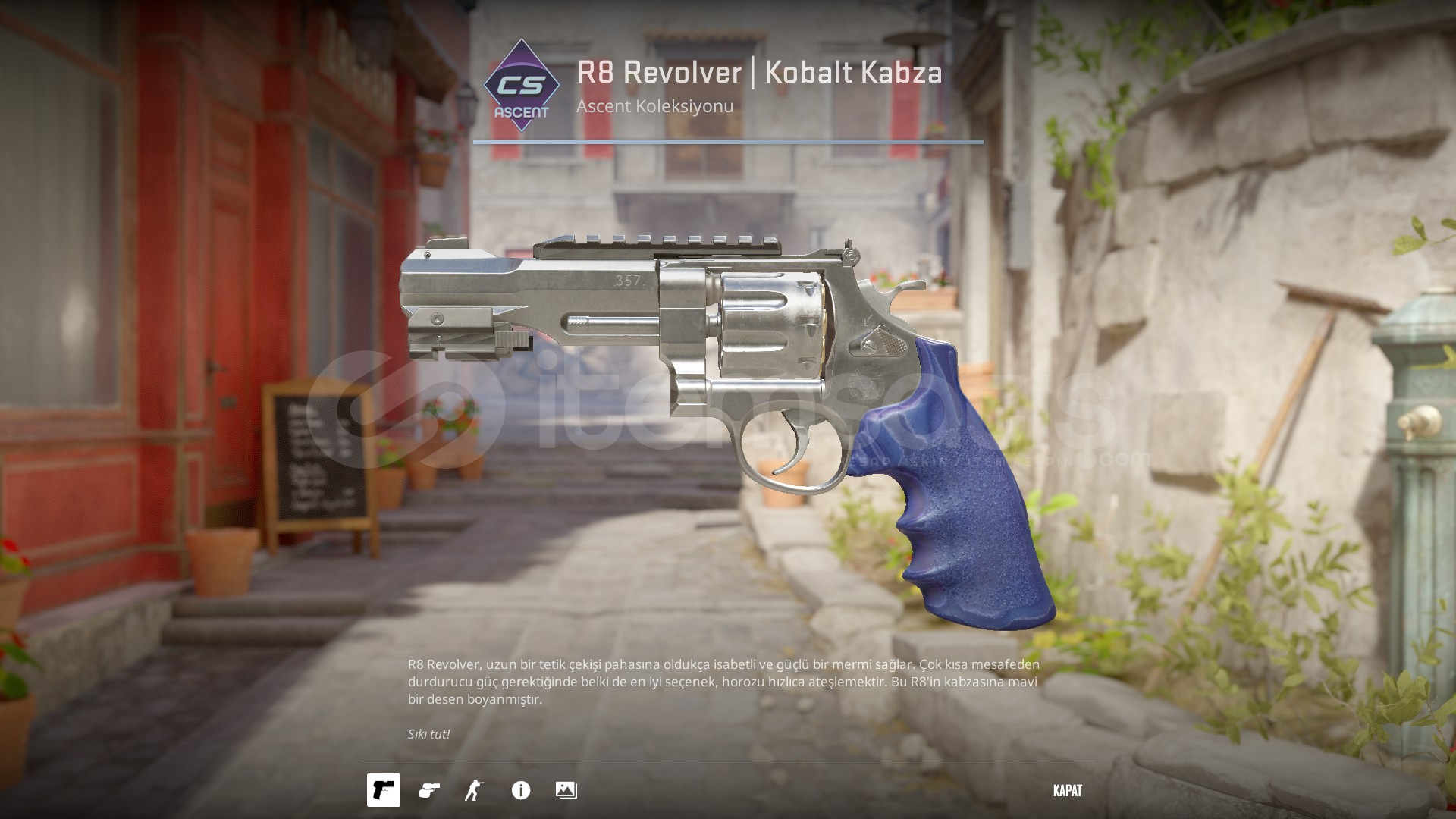Select the weapon inspect view pistol icon

click(x=384, y=790)
